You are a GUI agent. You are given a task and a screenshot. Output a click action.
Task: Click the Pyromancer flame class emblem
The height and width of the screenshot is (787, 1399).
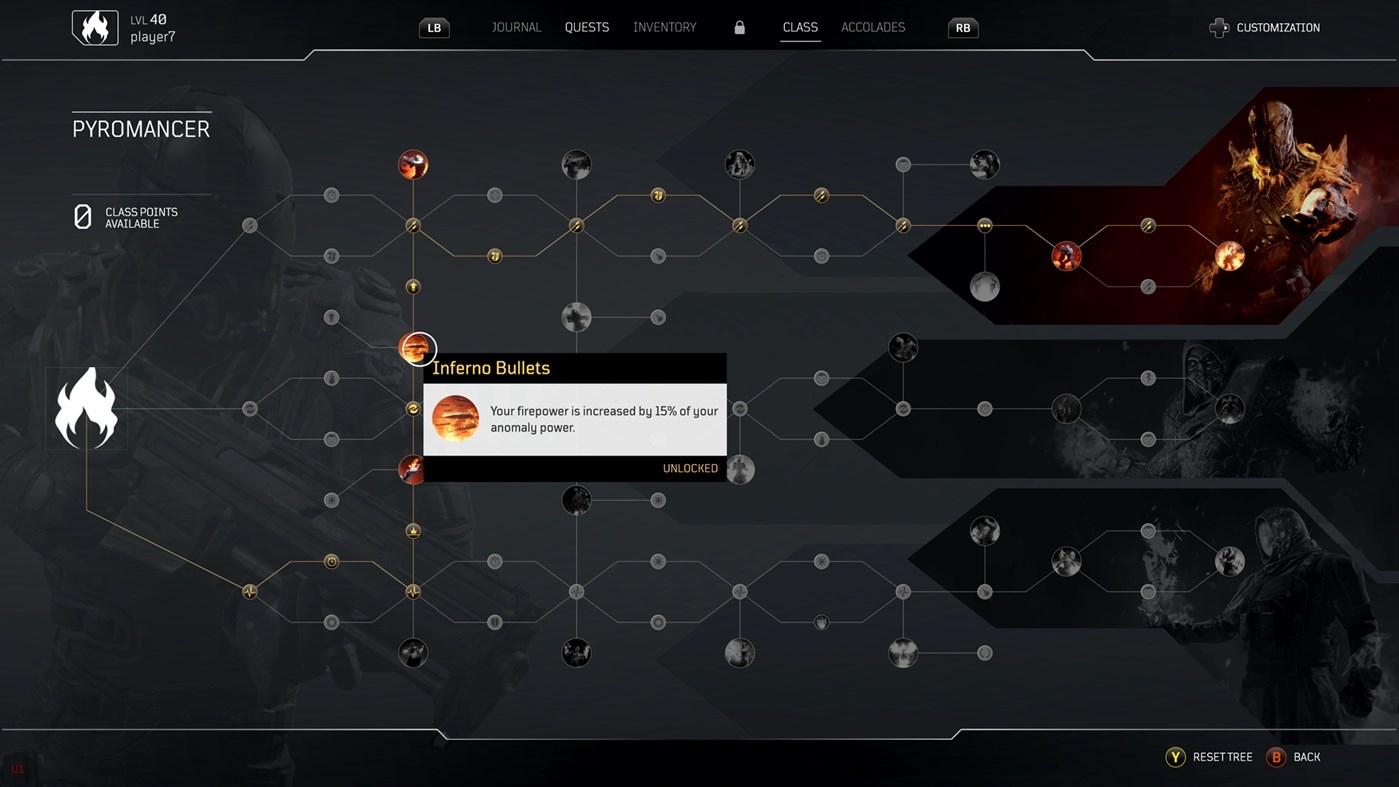pyautogui.click(x=87, y=407)
